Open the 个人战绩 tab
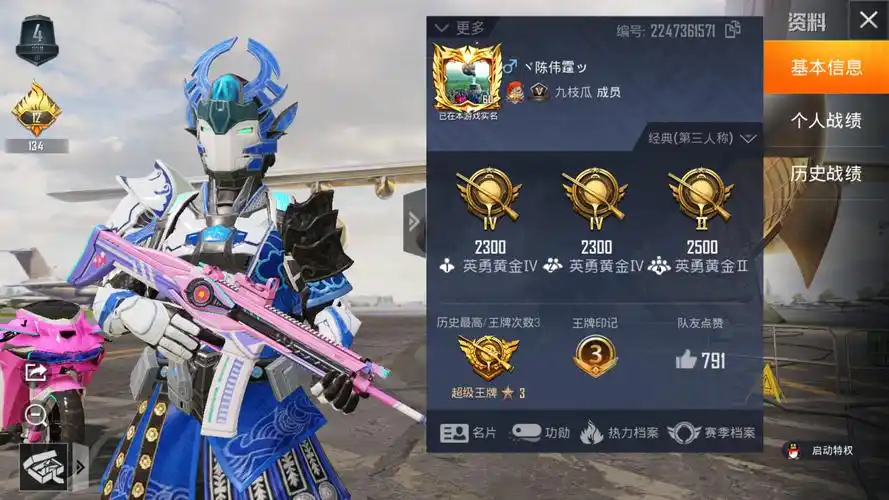Screen dimensions: 889x500 pos(826,121)
